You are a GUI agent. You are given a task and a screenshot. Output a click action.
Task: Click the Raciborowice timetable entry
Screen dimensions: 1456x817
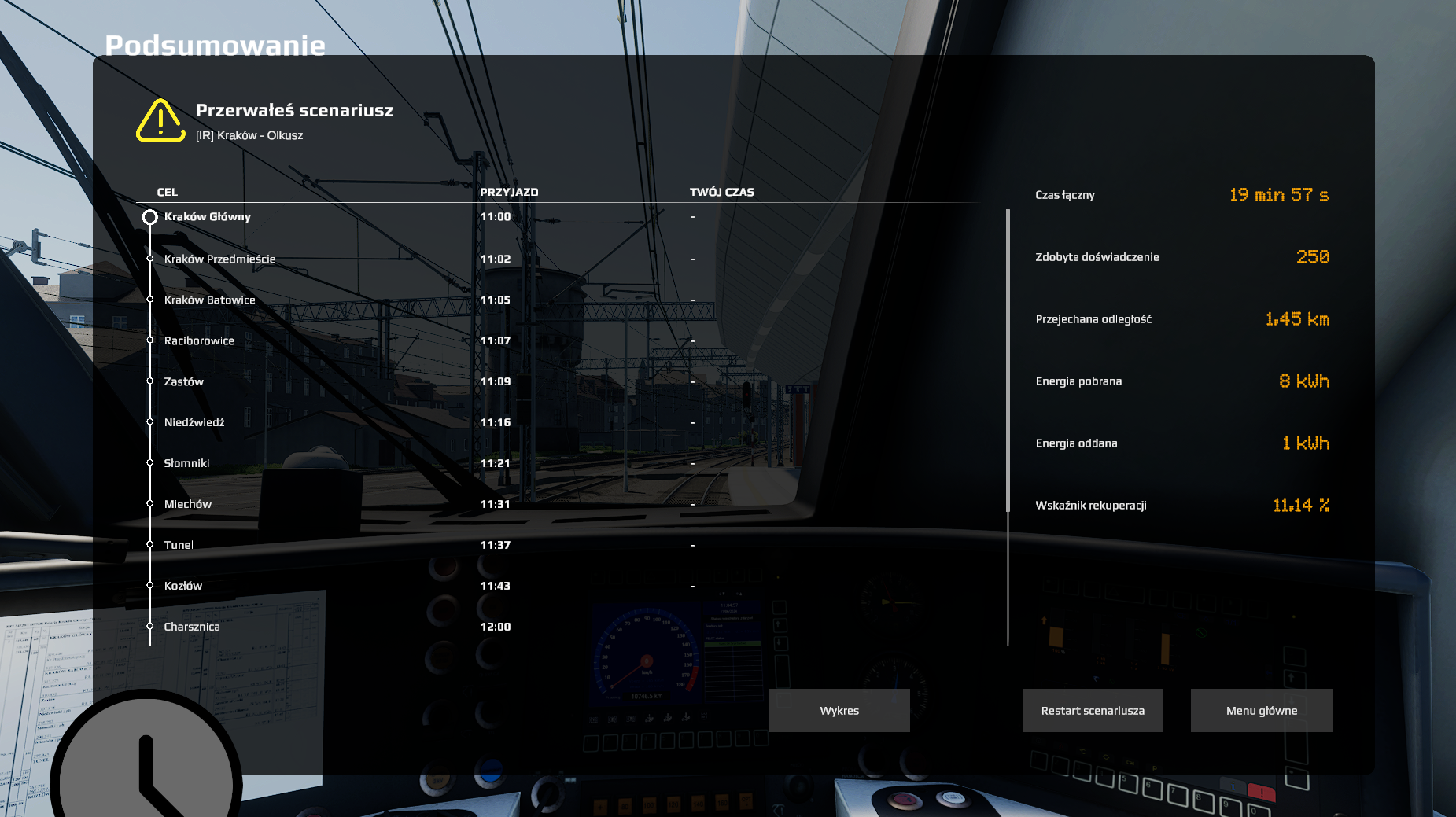pyautogui.click(x=199, y=341)
